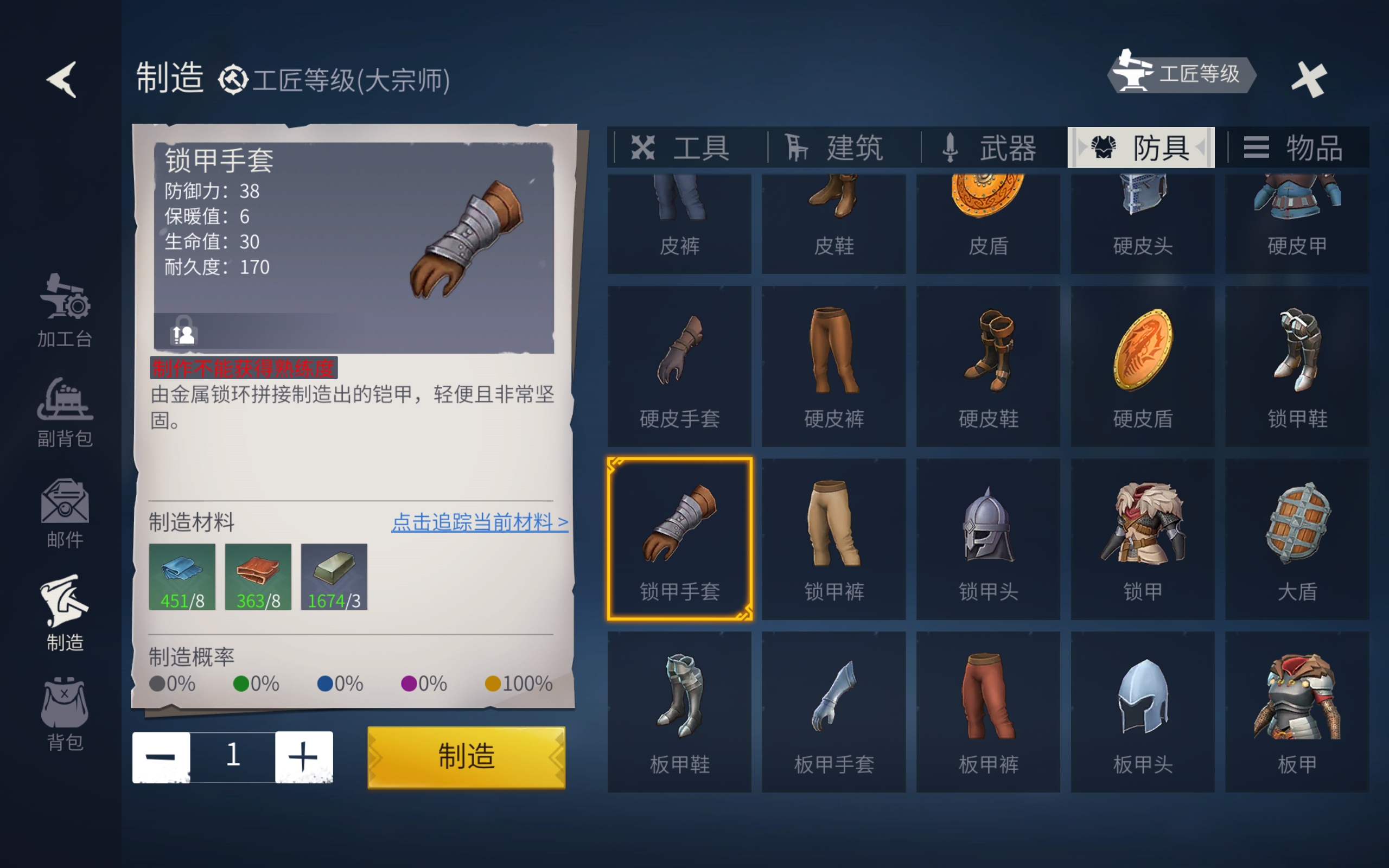Open the 加工台 panel from sidebar
Screen dimensions: 1389x868
pyautogui.click(x=64, y=313)
